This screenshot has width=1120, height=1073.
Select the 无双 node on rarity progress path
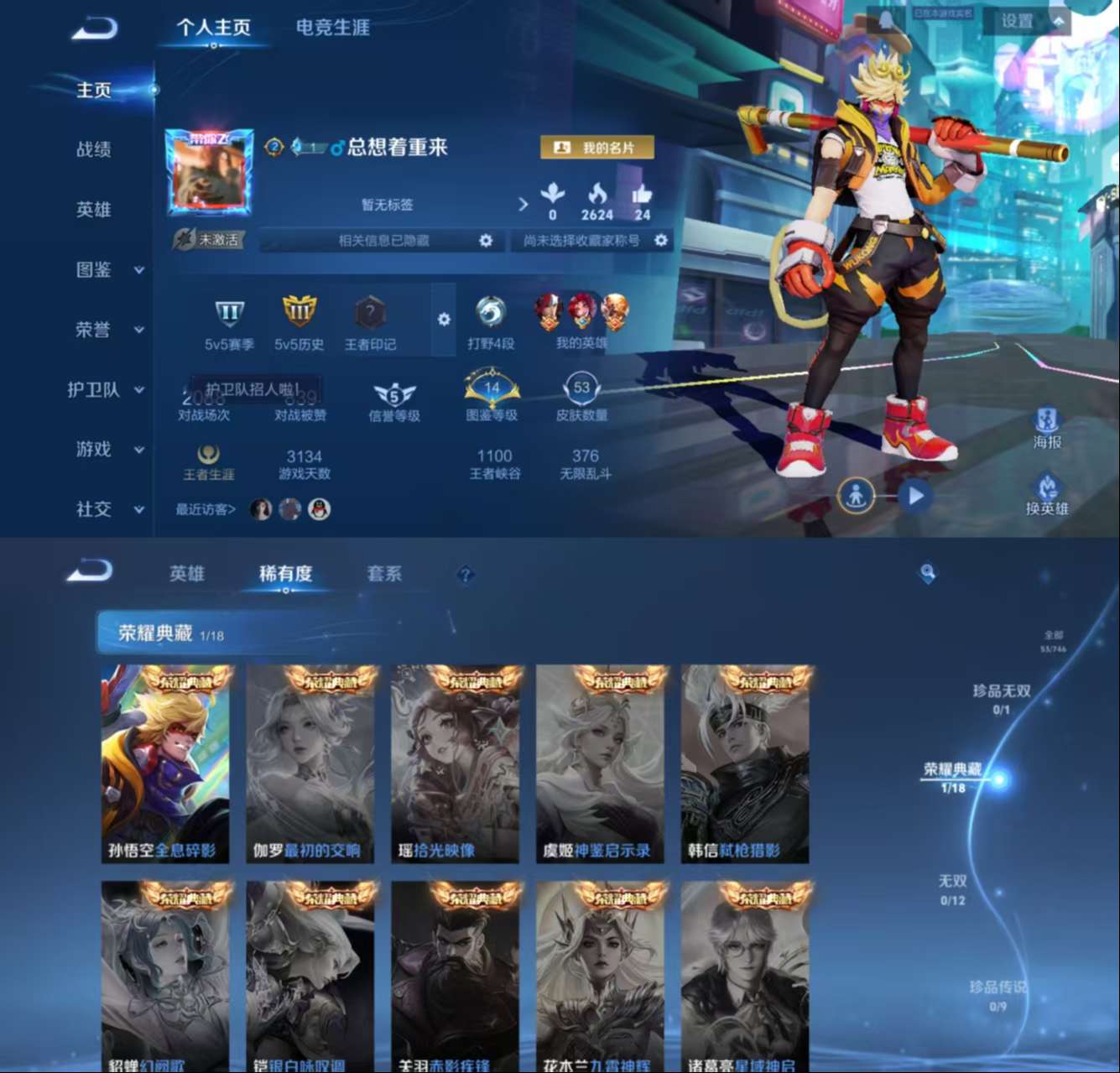click(952, 882)
